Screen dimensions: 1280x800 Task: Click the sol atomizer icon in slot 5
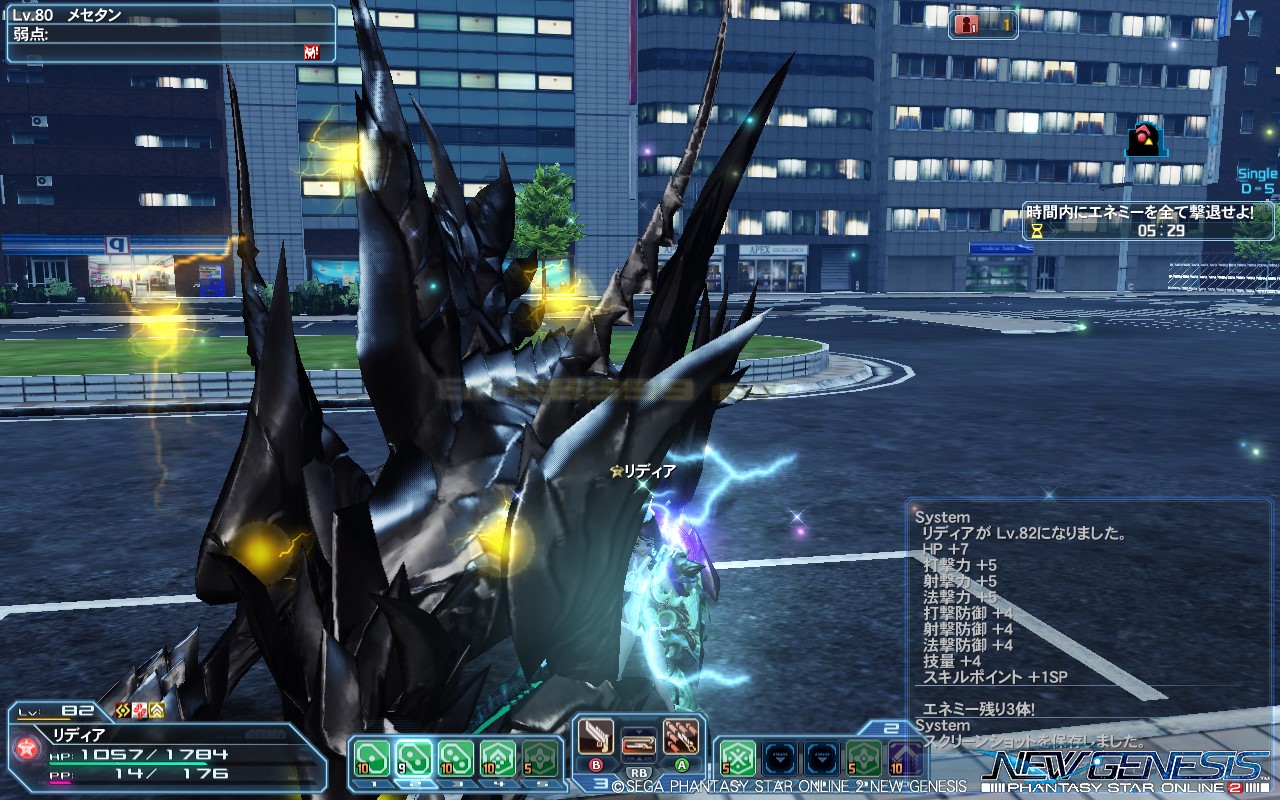(538, 756)
